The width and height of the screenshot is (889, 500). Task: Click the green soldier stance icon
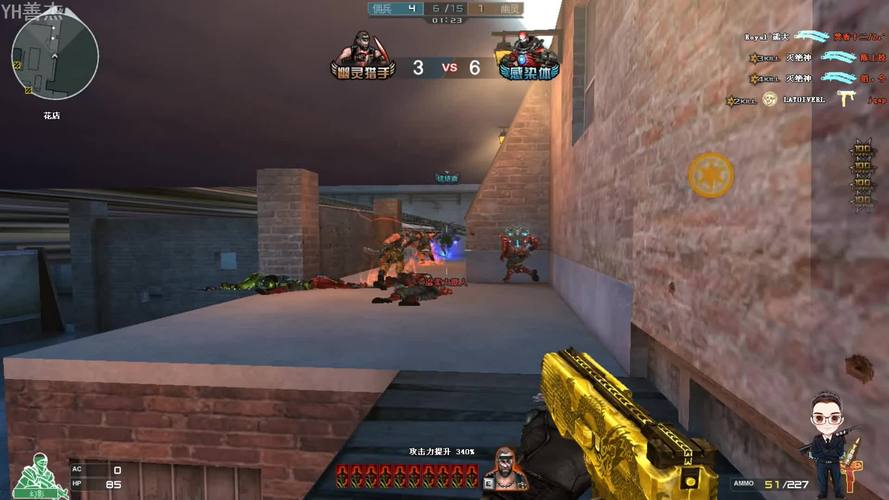[x=38, y=475]
